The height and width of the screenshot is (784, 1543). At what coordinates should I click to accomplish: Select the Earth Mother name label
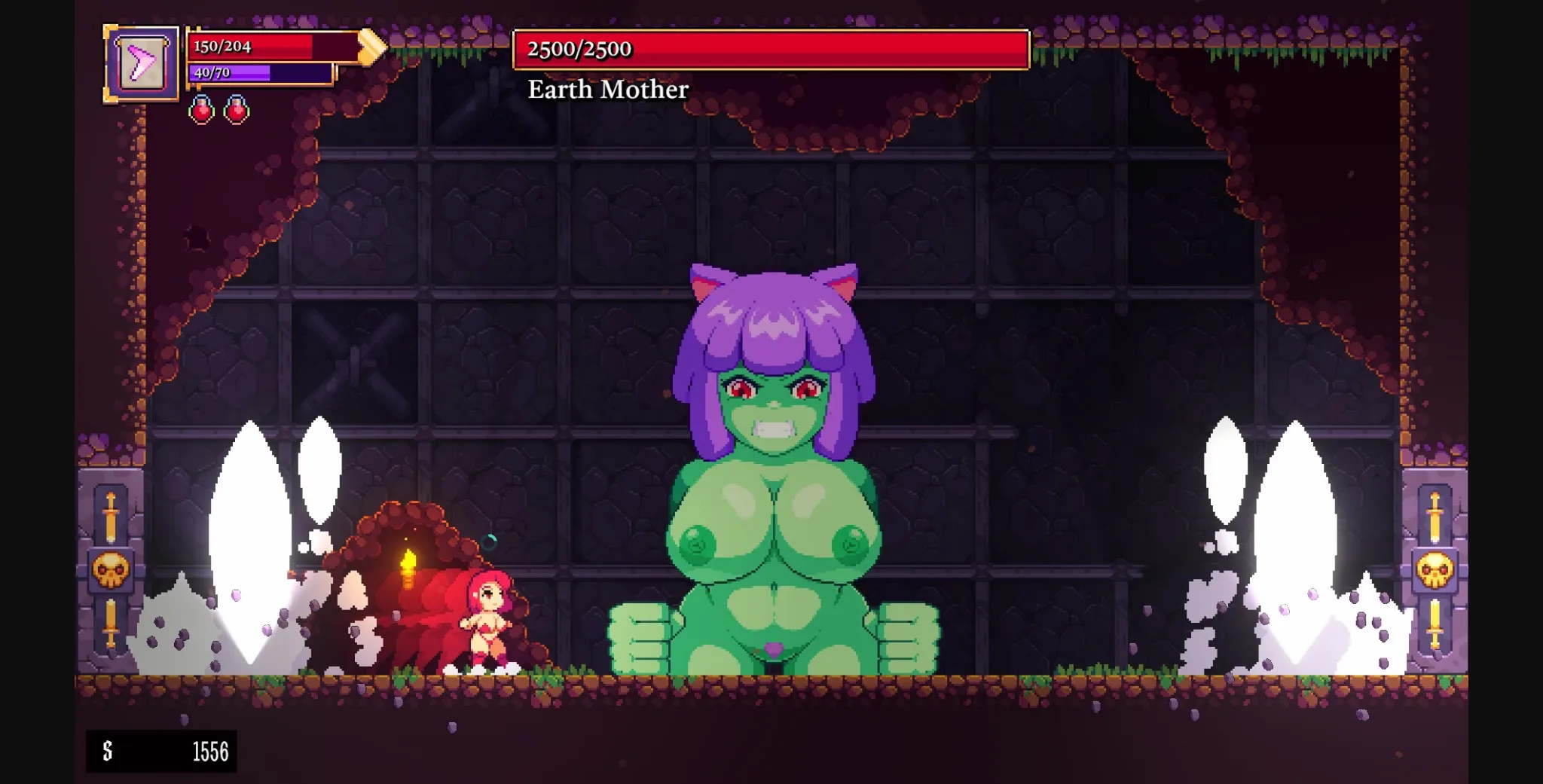(607, 90)
